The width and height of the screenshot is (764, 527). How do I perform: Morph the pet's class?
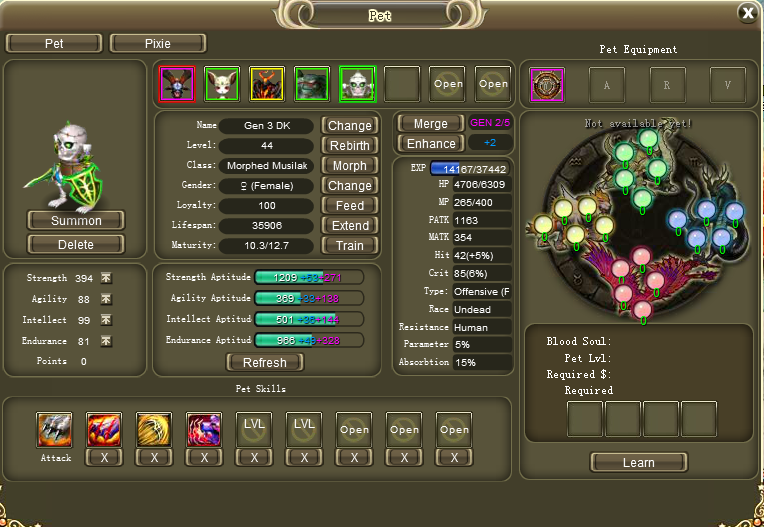click(x=349, y=166)
